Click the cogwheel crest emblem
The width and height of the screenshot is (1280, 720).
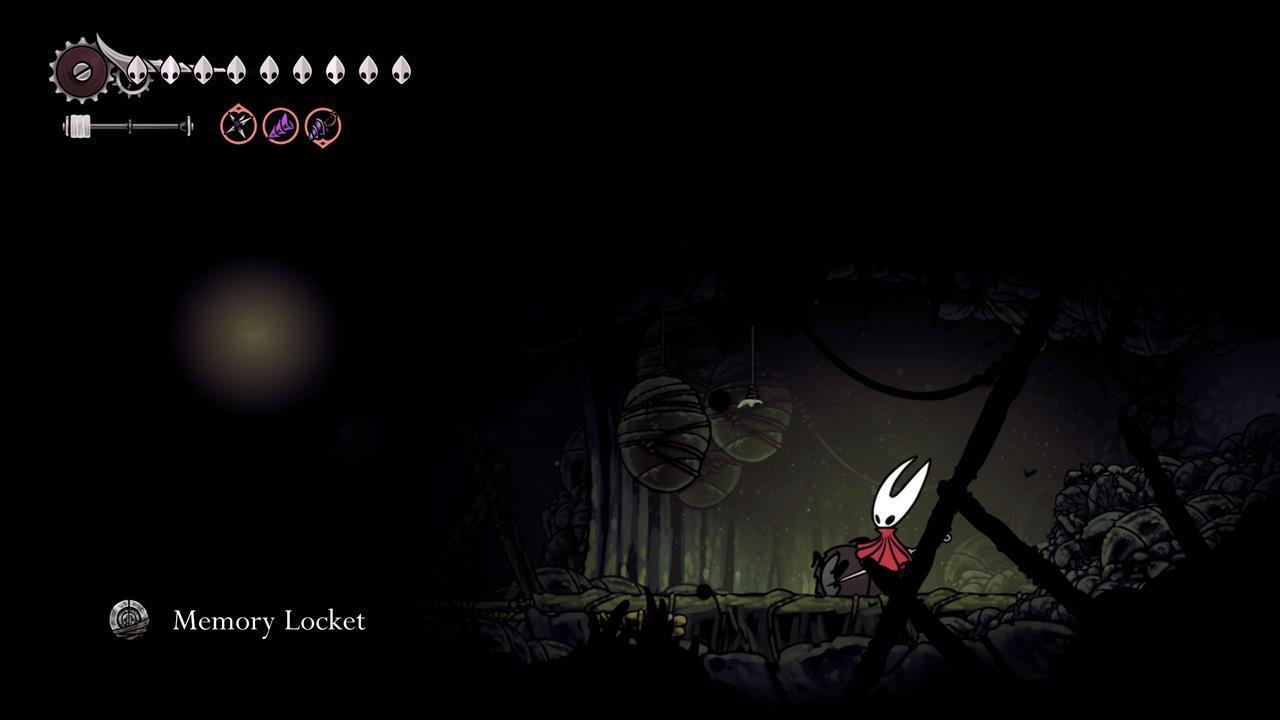[x=80, y=71]
